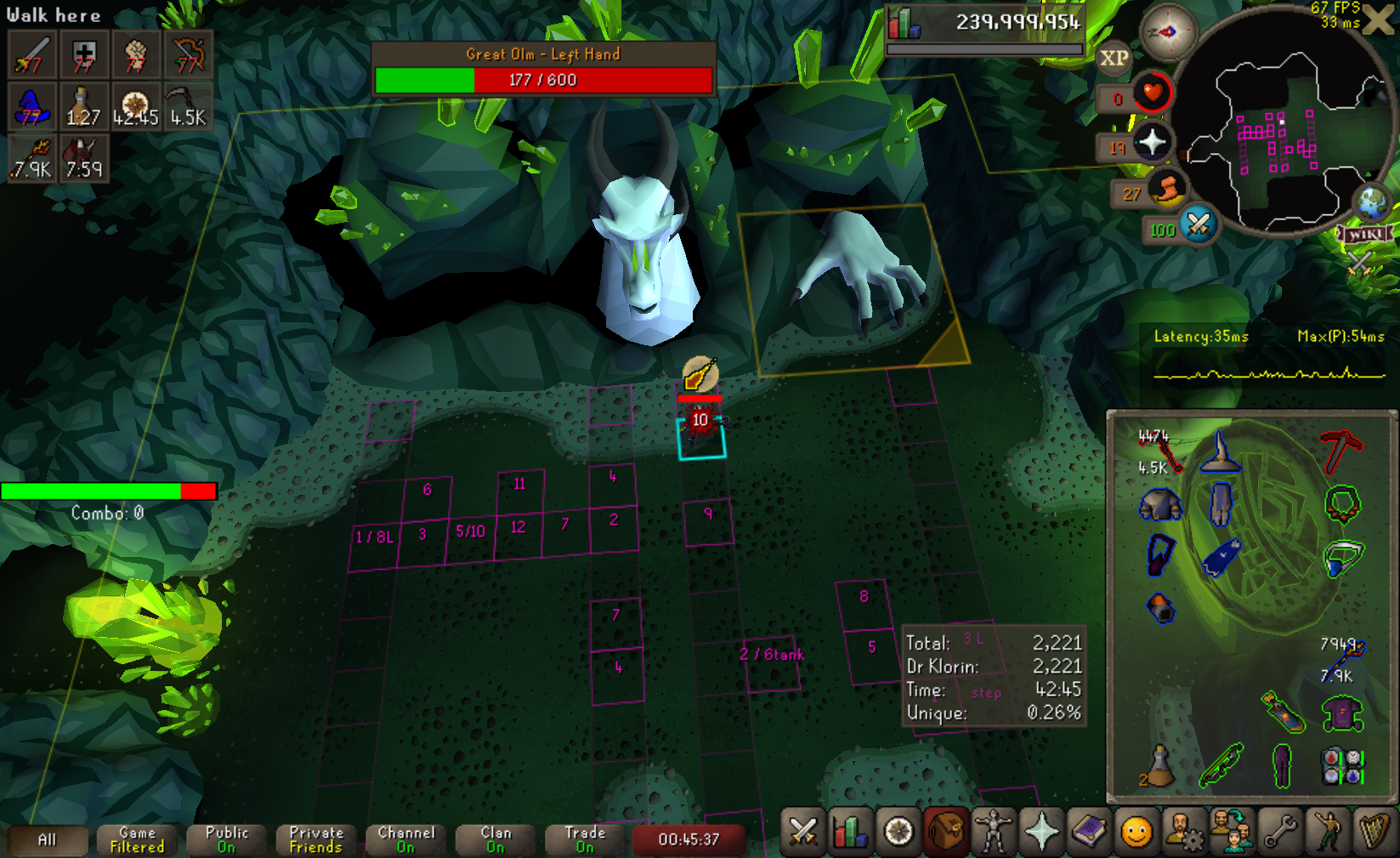Click the compass to face north
Screen dimensions: 1400x858
point(1168,32)
